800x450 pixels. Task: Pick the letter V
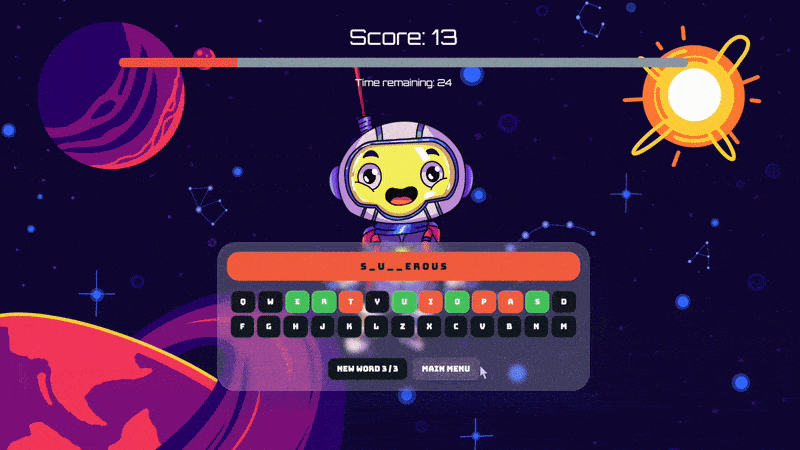coord(484,326)
